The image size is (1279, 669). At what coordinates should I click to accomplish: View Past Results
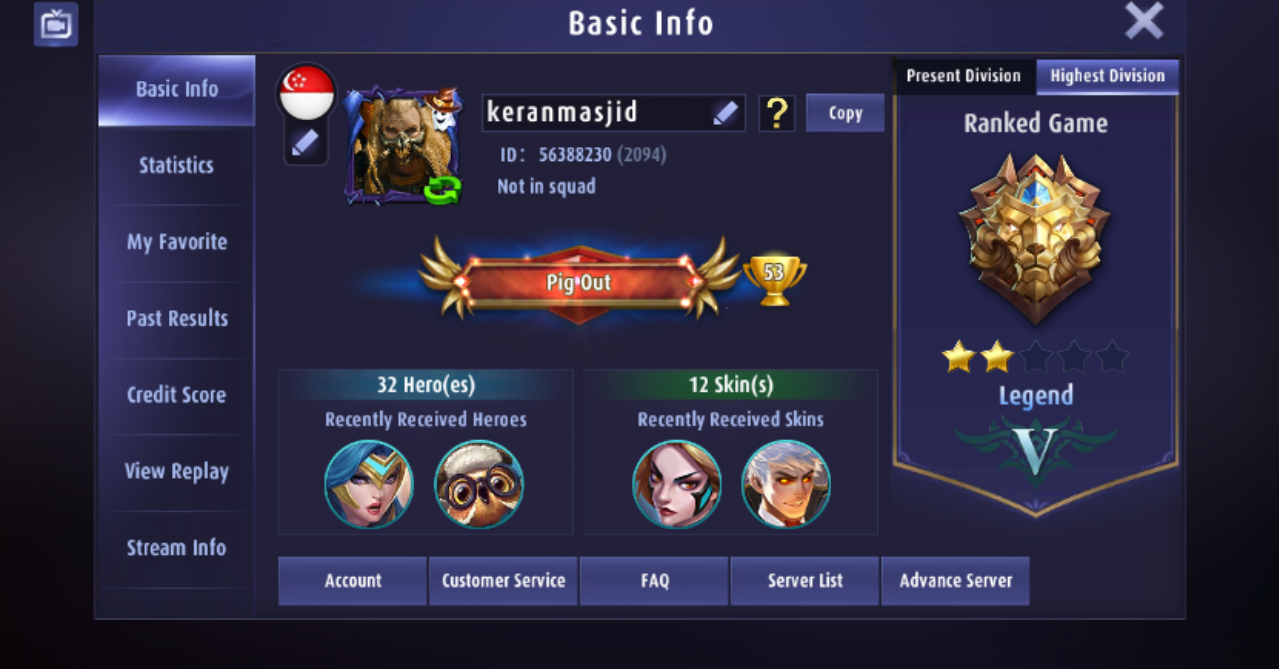point(176,318)
